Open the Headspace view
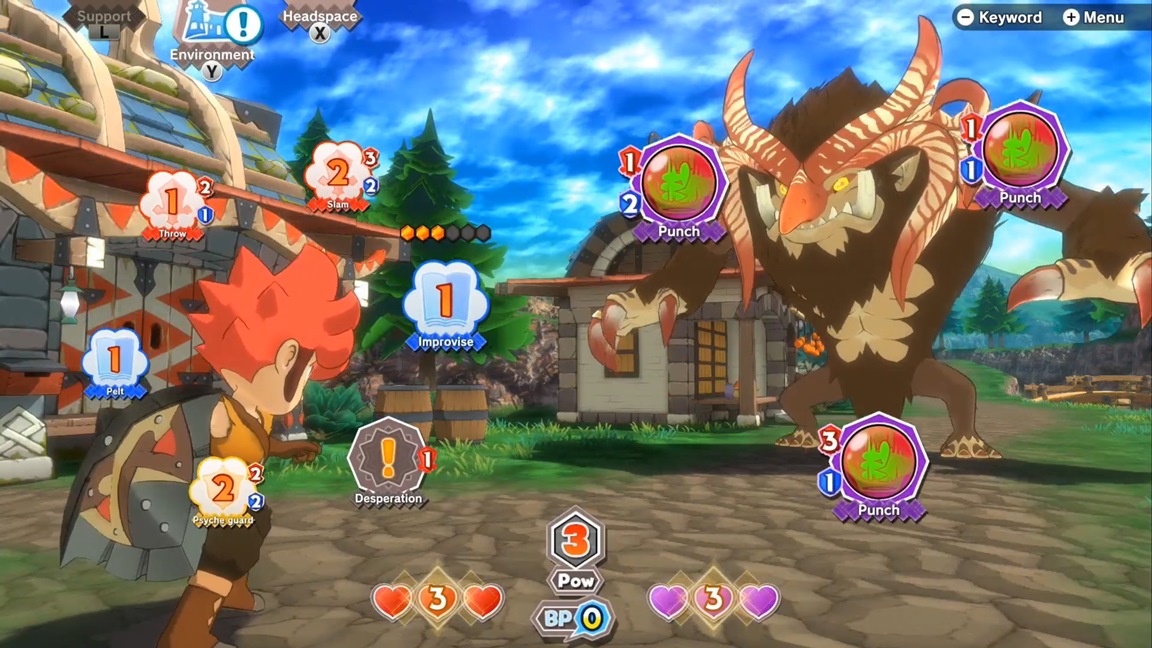The height and width of the screenshot is (648, 1152). coord(319,18)
